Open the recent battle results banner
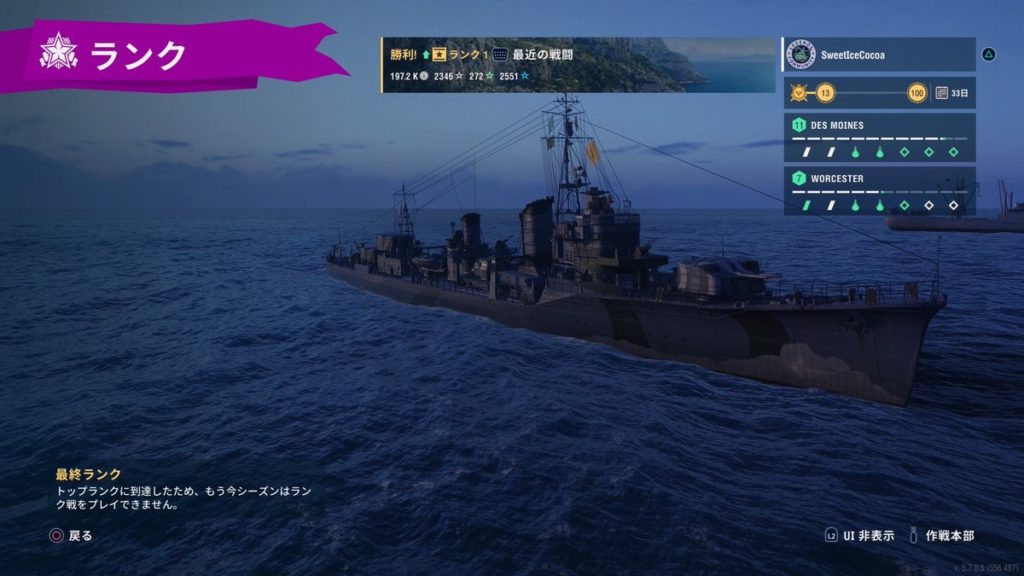 [x=578, y=65]
